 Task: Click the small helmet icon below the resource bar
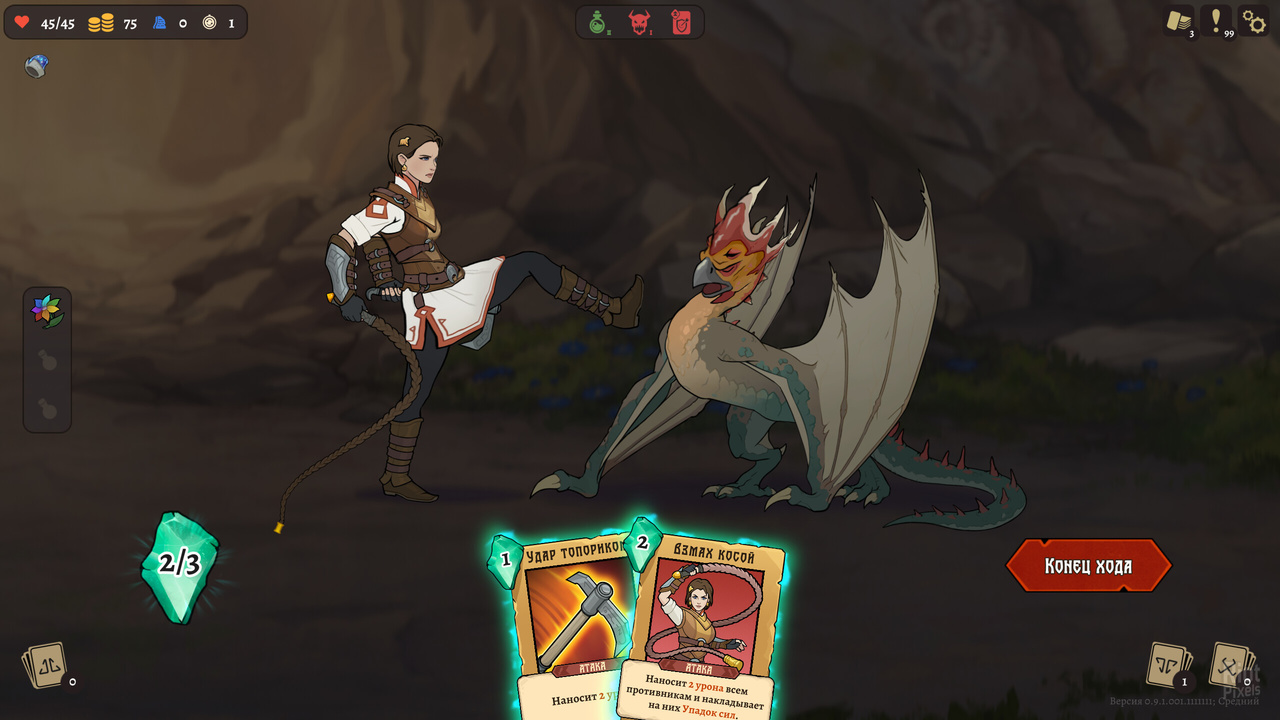point(34,68)
